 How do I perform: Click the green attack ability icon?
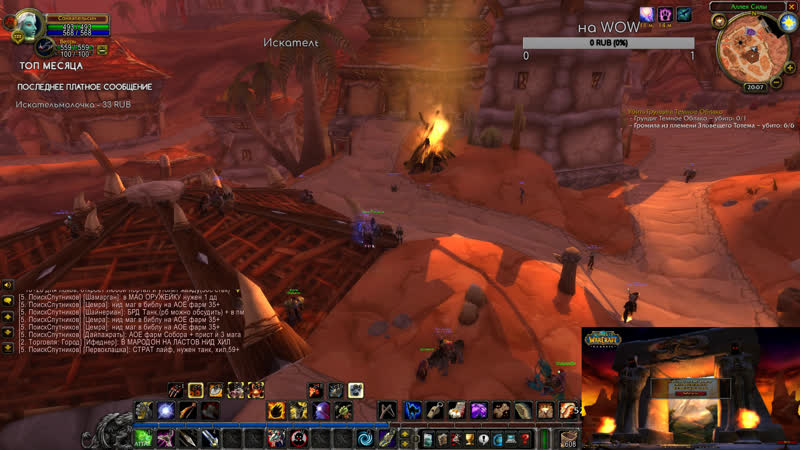click(x=144, y=438)
